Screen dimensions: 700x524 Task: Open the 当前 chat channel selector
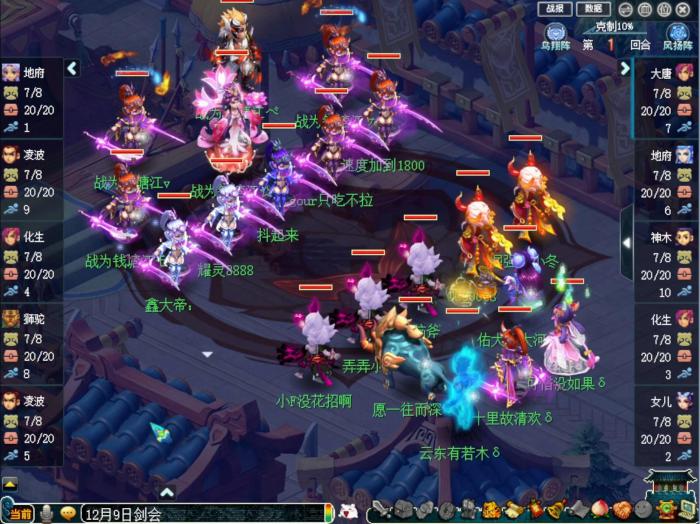[x=19, y=514]
